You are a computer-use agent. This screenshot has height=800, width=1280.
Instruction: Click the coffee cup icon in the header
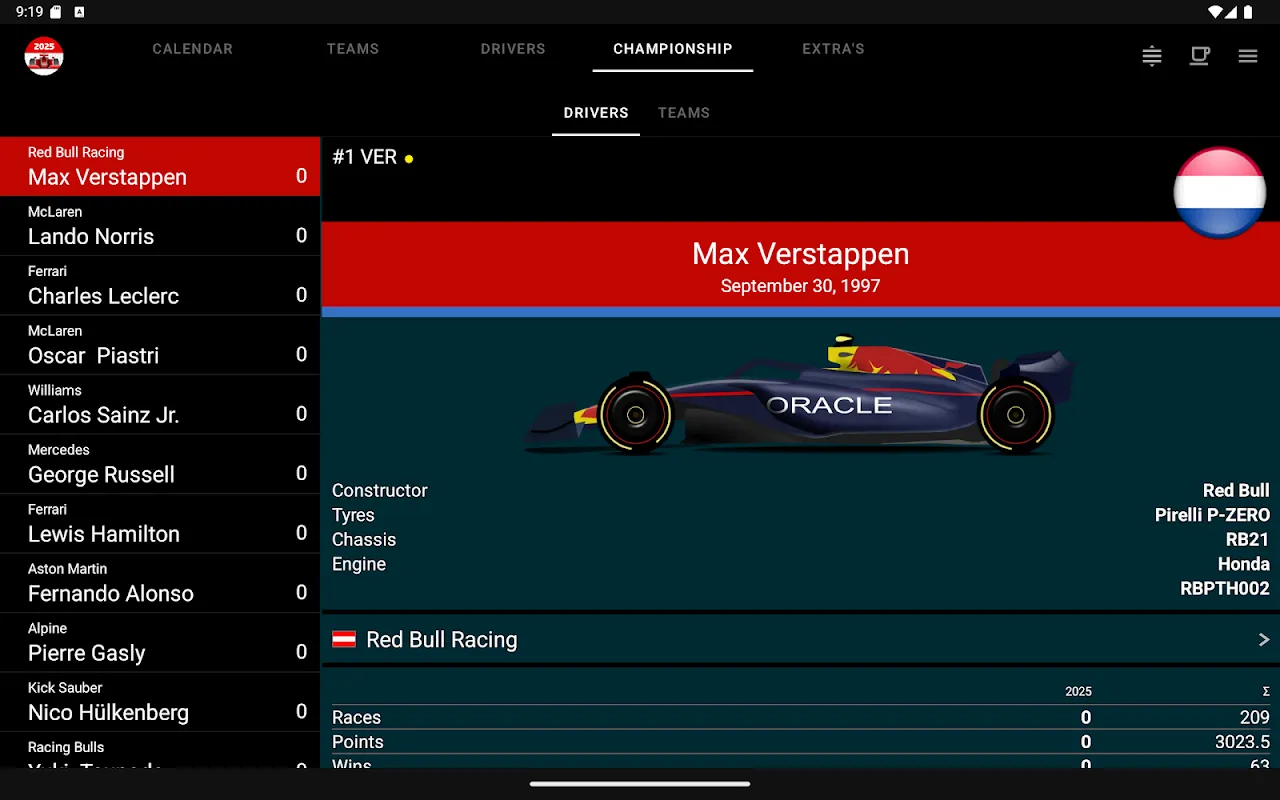(1199, 56)
